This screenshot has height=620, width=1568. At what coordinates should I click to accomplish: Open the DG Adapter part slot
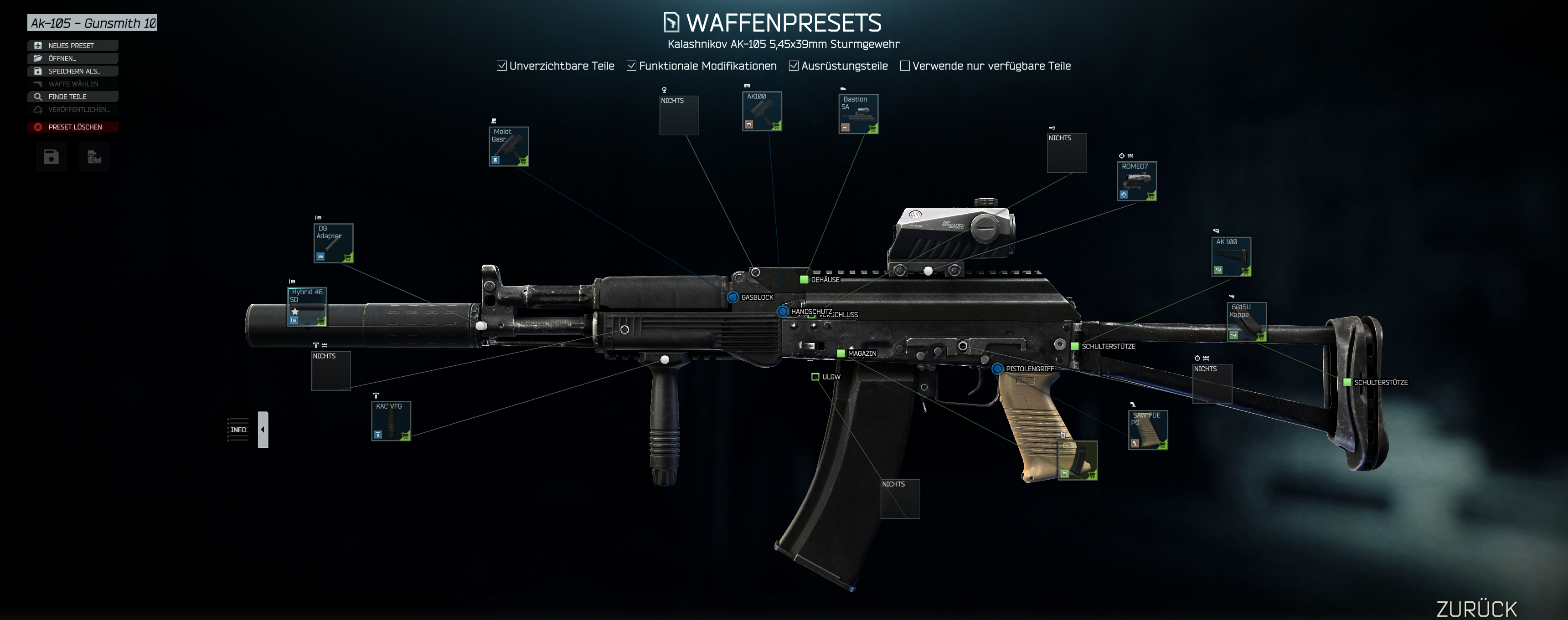coord(334,243)
